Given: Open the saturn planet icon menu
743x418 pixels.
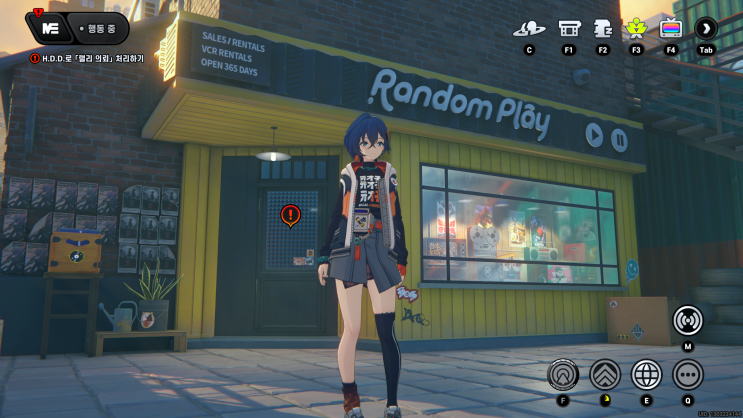Looking at the screenshot, I should (x=528, y=28).
